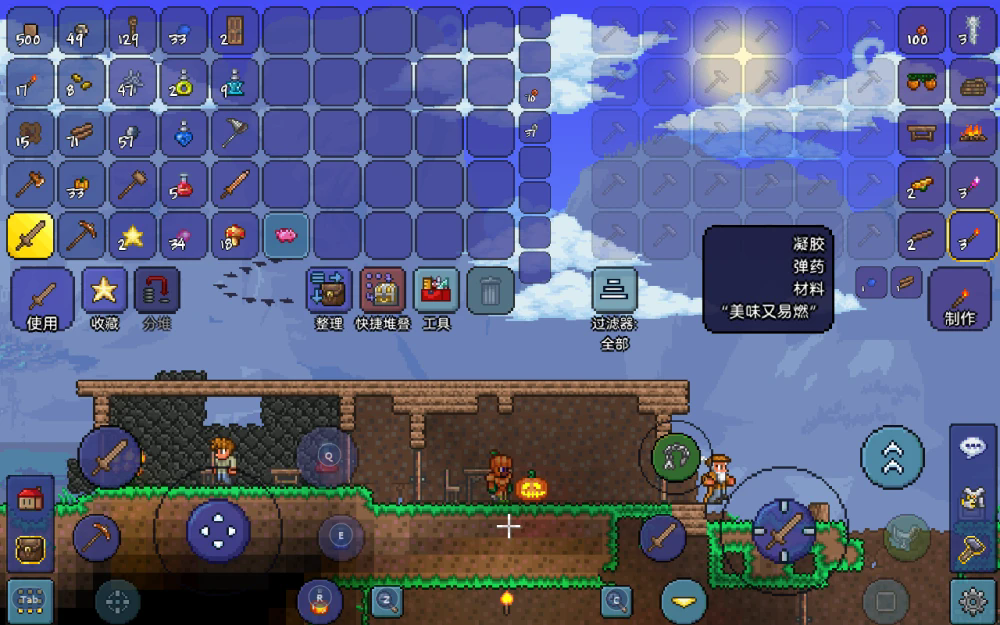The image size is (1000, 625).
Task: Tap the 制作 (Craft) torch button
Action: click(959, 299)
